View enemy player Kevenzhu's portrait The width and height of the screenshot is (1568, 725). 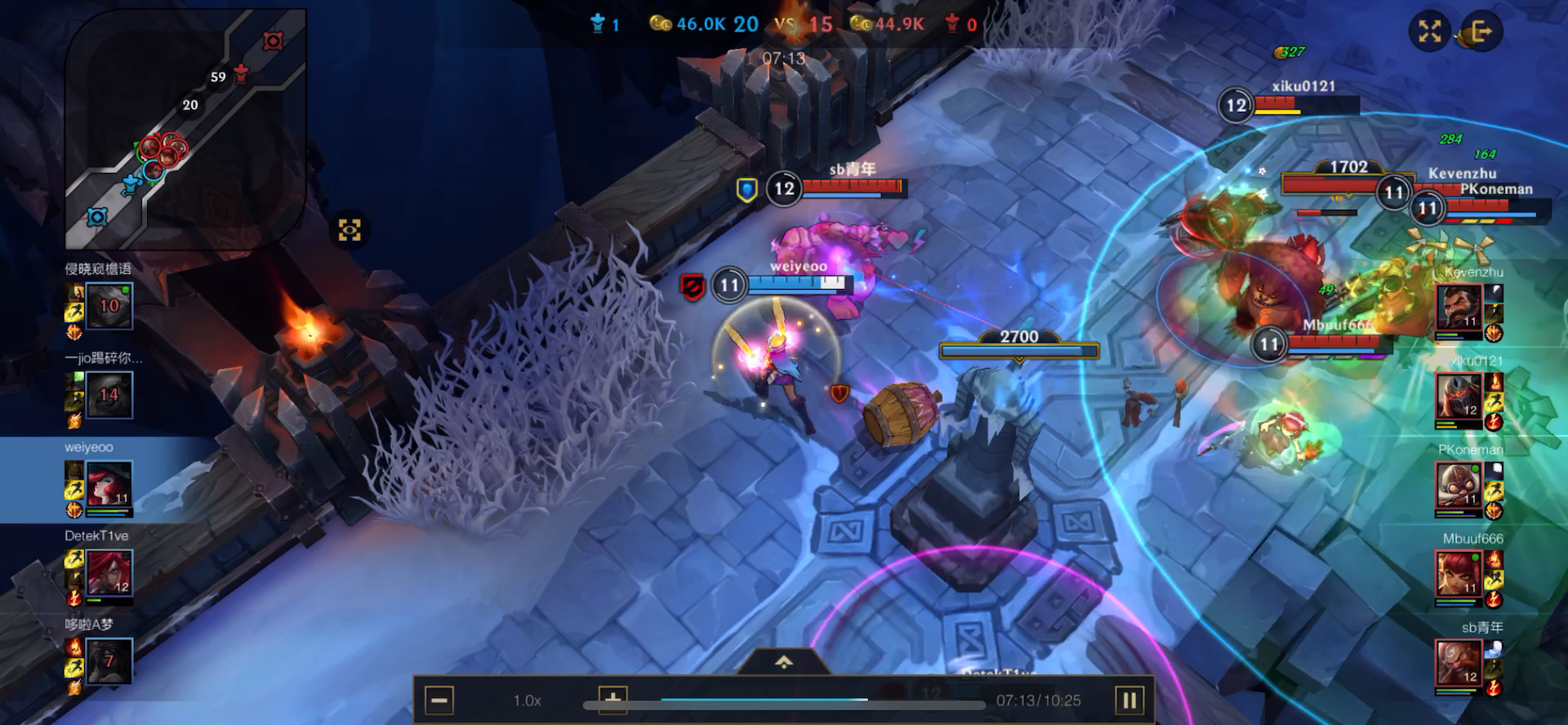tap(1459, 307)
